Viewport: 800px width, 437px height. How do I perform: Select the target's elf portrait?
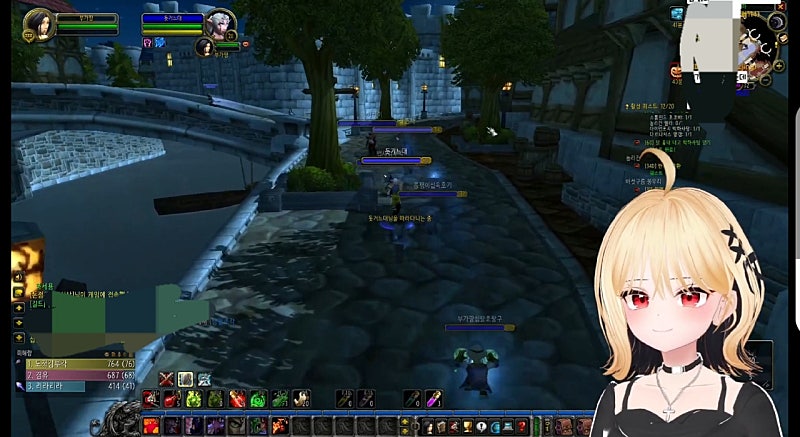click(219, 24)
